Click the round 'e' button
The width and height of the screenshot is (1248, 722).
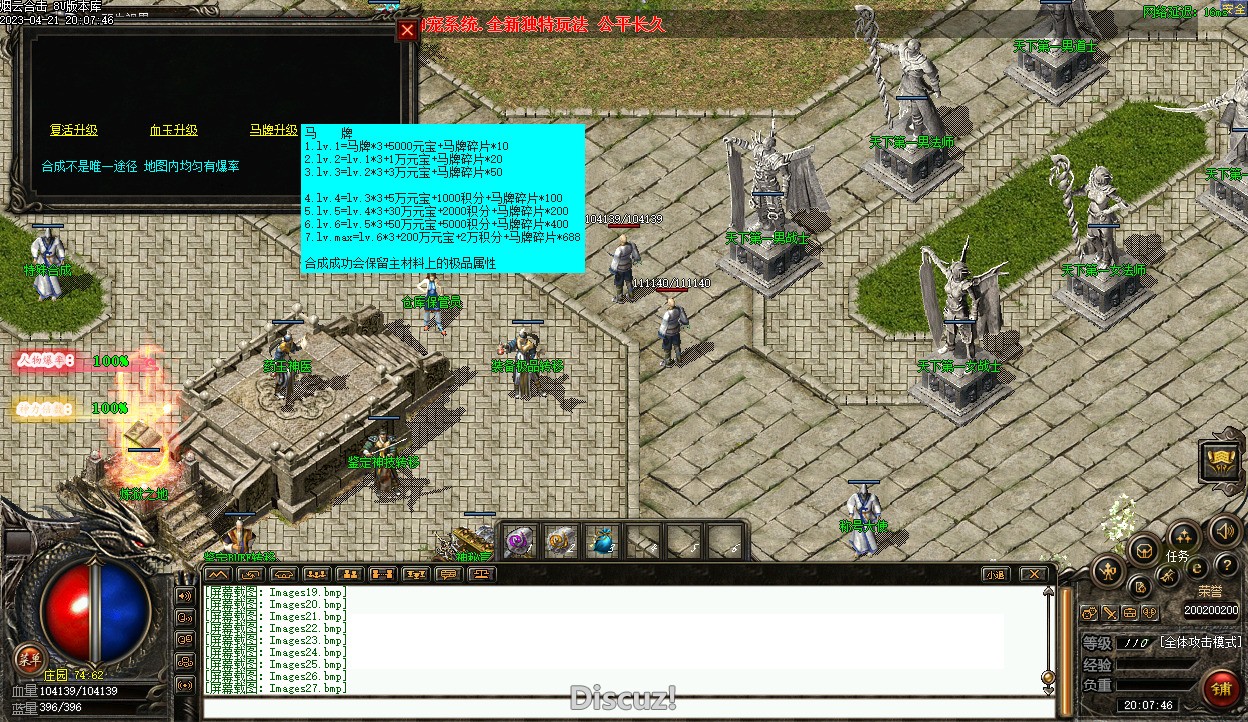(x=1196, y=568)
